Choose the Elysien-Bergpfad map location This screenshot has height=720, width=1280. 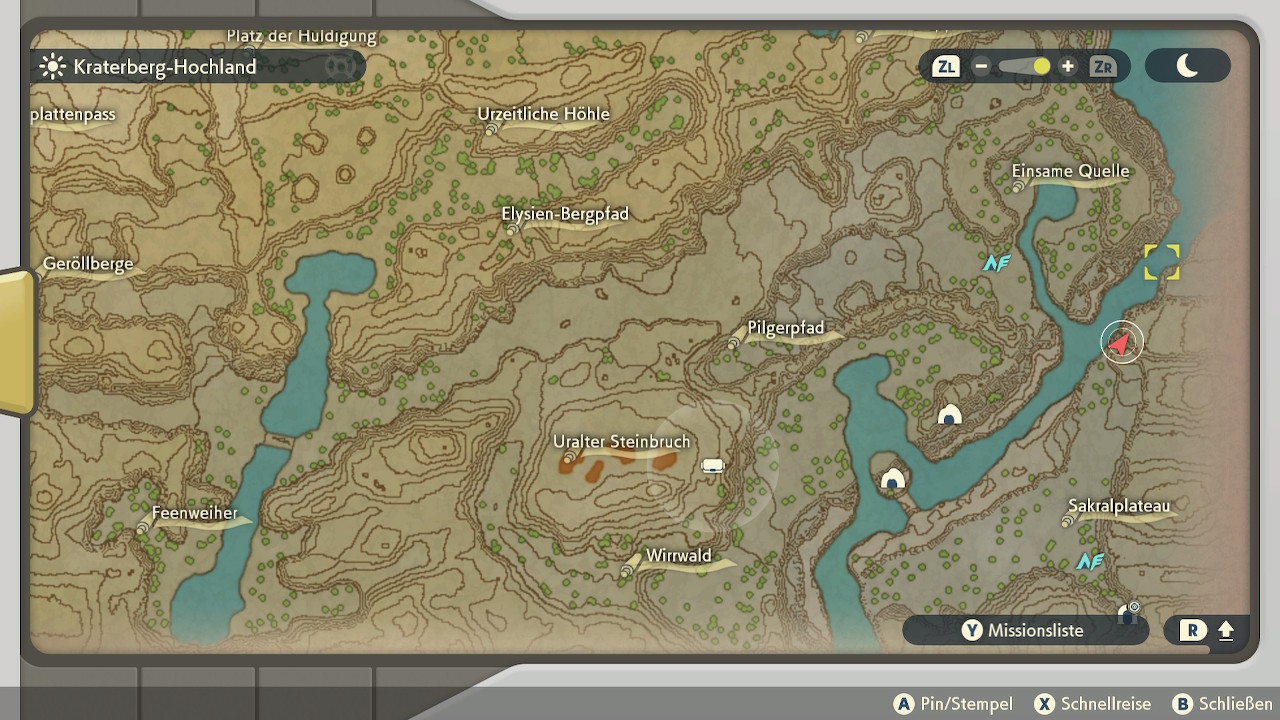click(564, 215)
